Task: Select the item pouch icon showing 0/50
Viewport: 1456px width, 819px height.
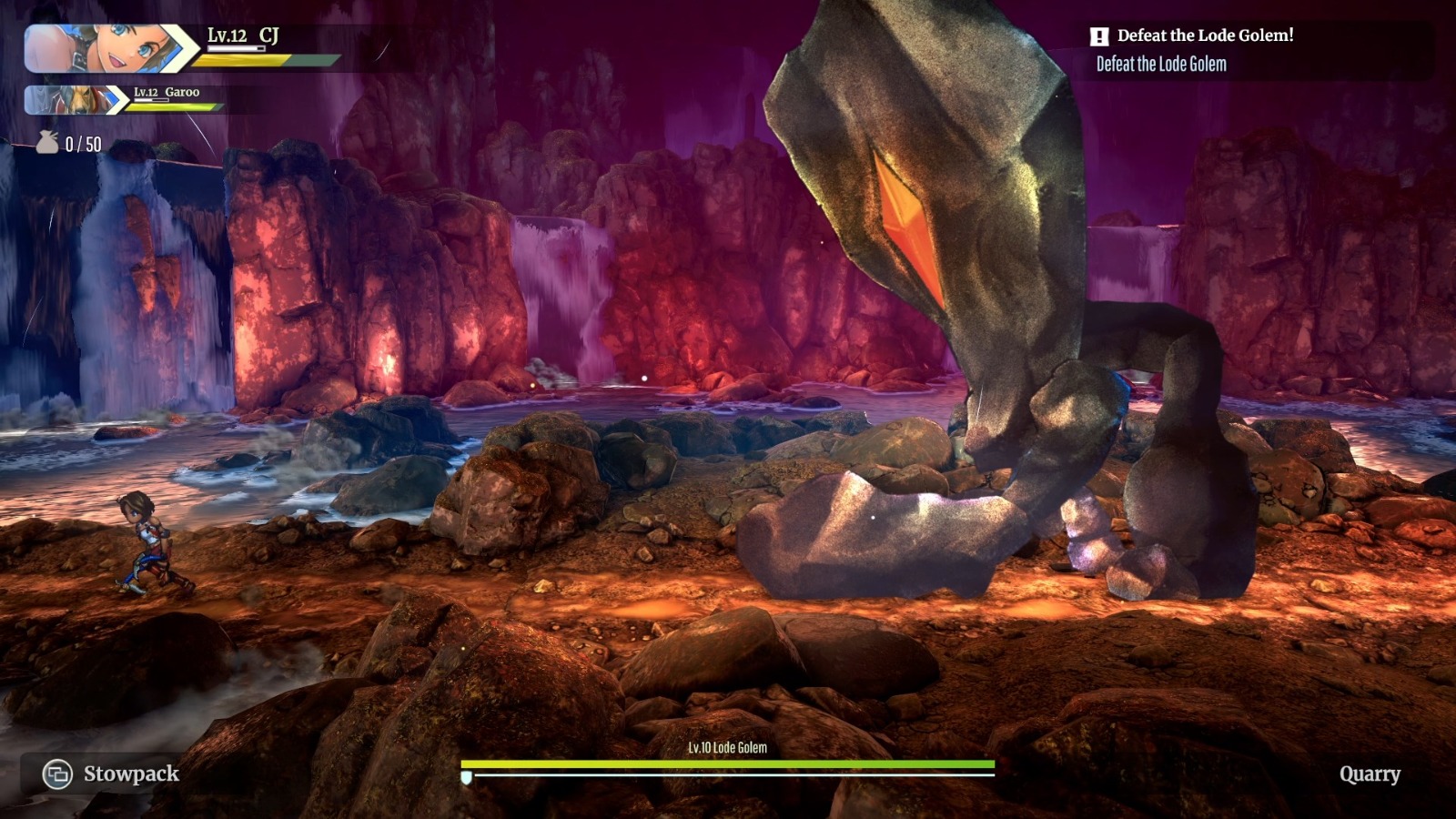Action: coord(47,141)
